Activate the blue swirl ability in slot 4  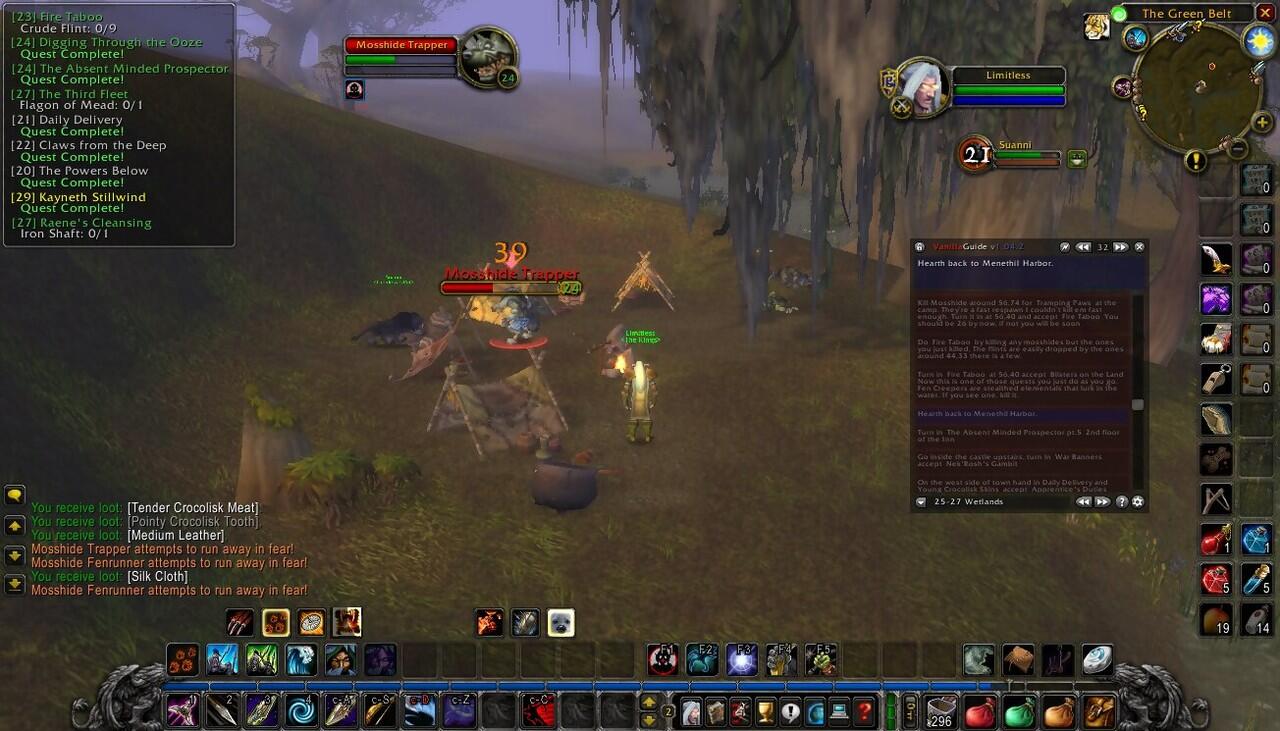click(301, 711)
